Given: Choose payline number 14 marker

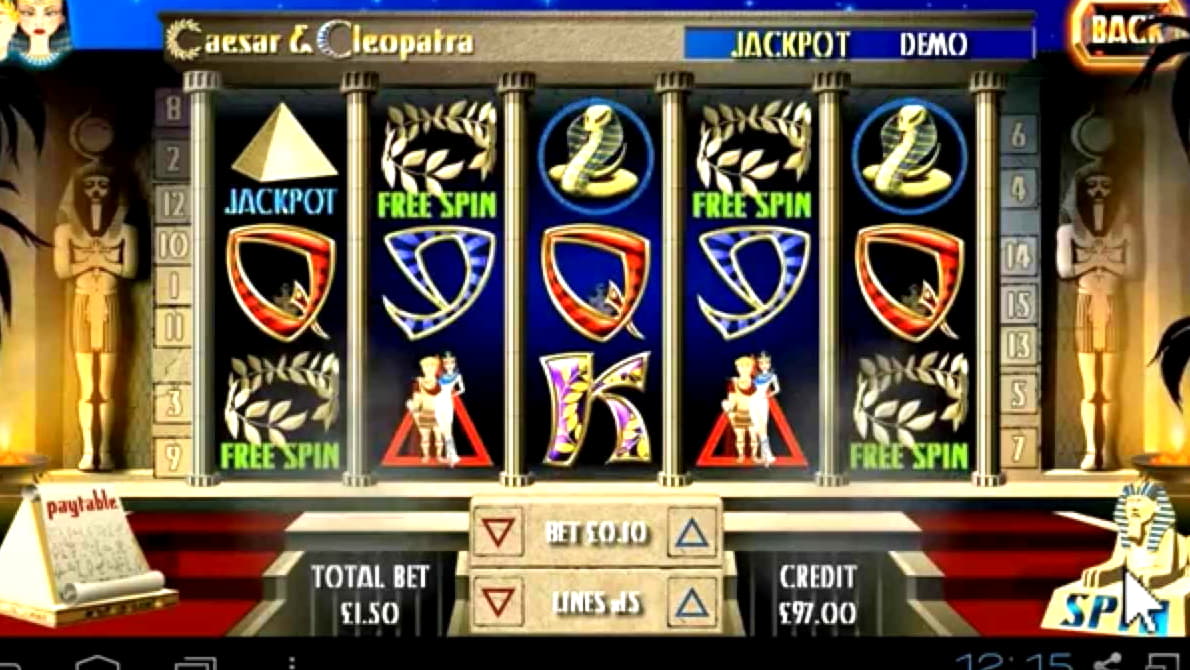Looking at the screenshot, I should point(1018,256).
